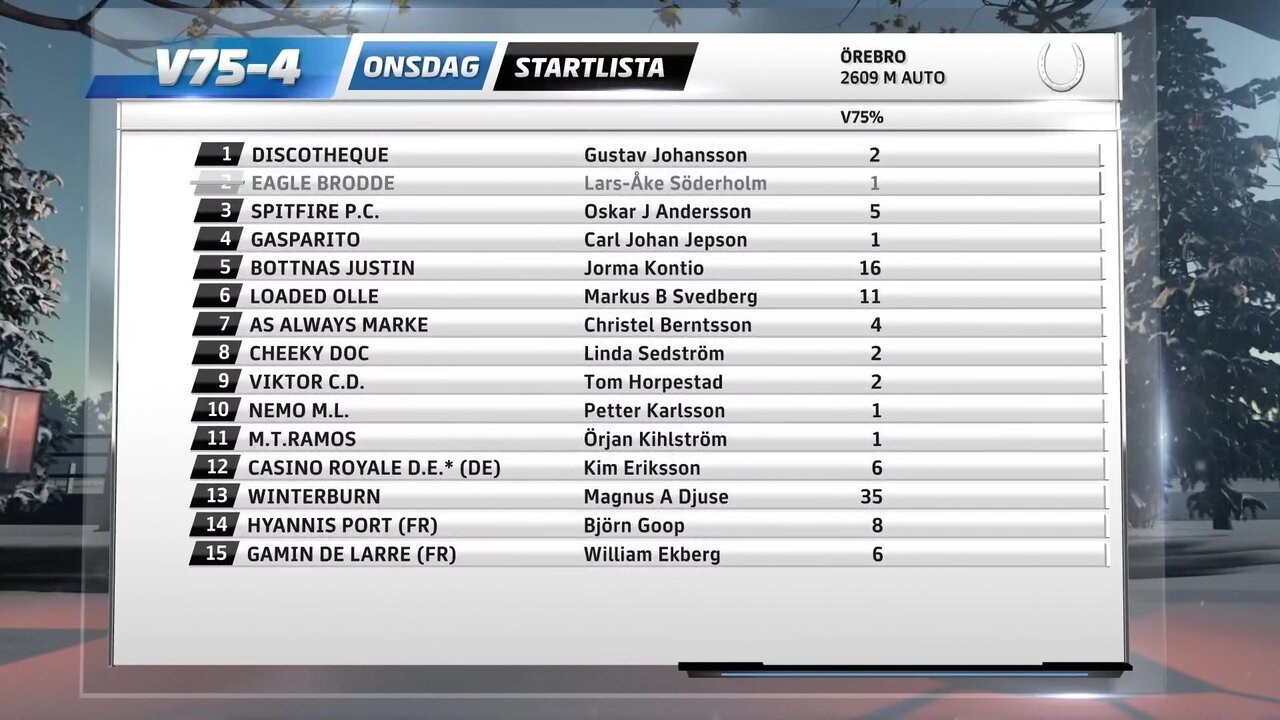Choose the scratched Eagle Brodde entry
This screenshot has width=1280, height=720.
[323, 183]
